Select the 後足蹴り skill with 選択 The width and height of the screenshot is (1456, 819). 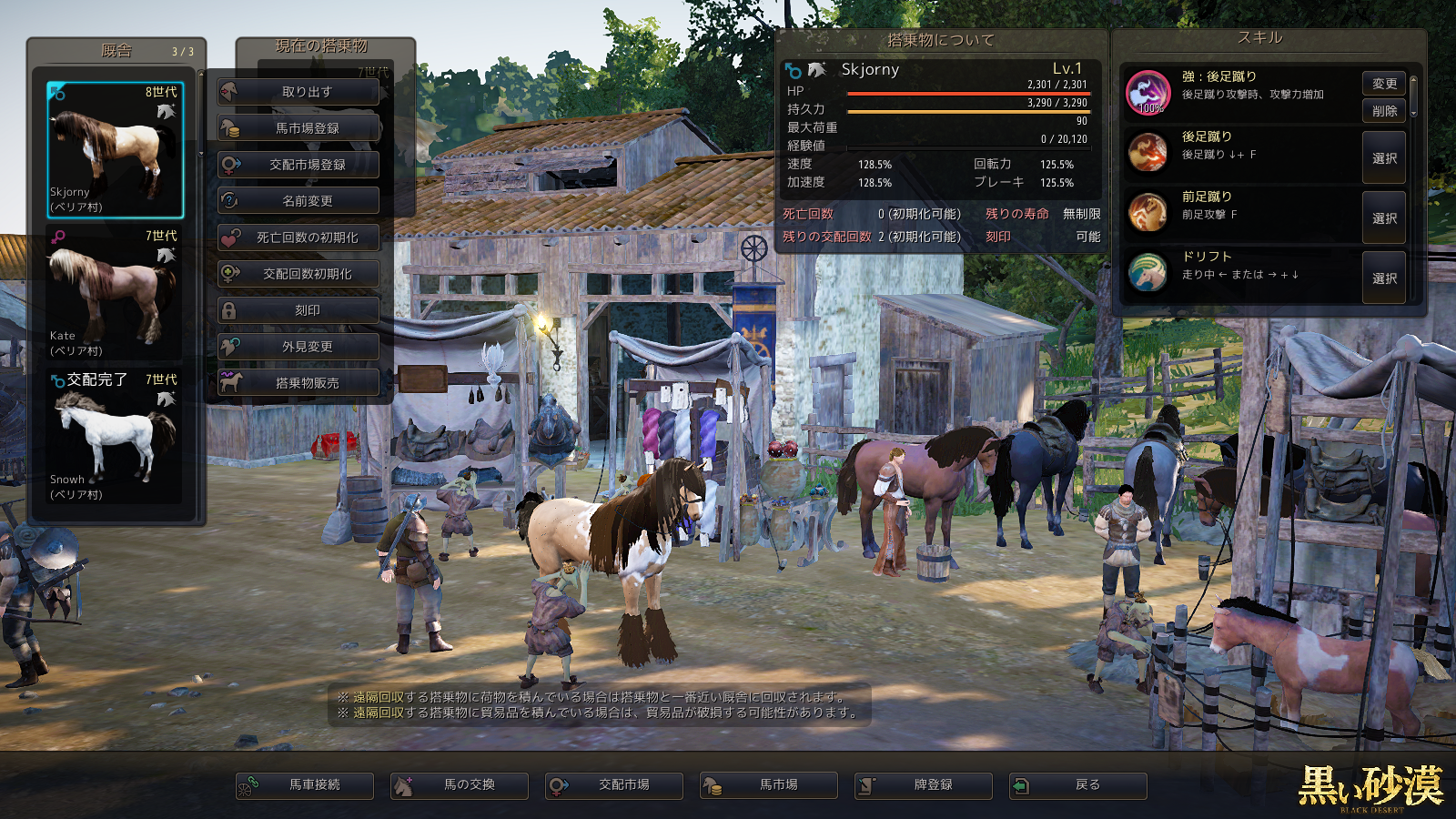pyautogui.click(x=1384, y=158)
